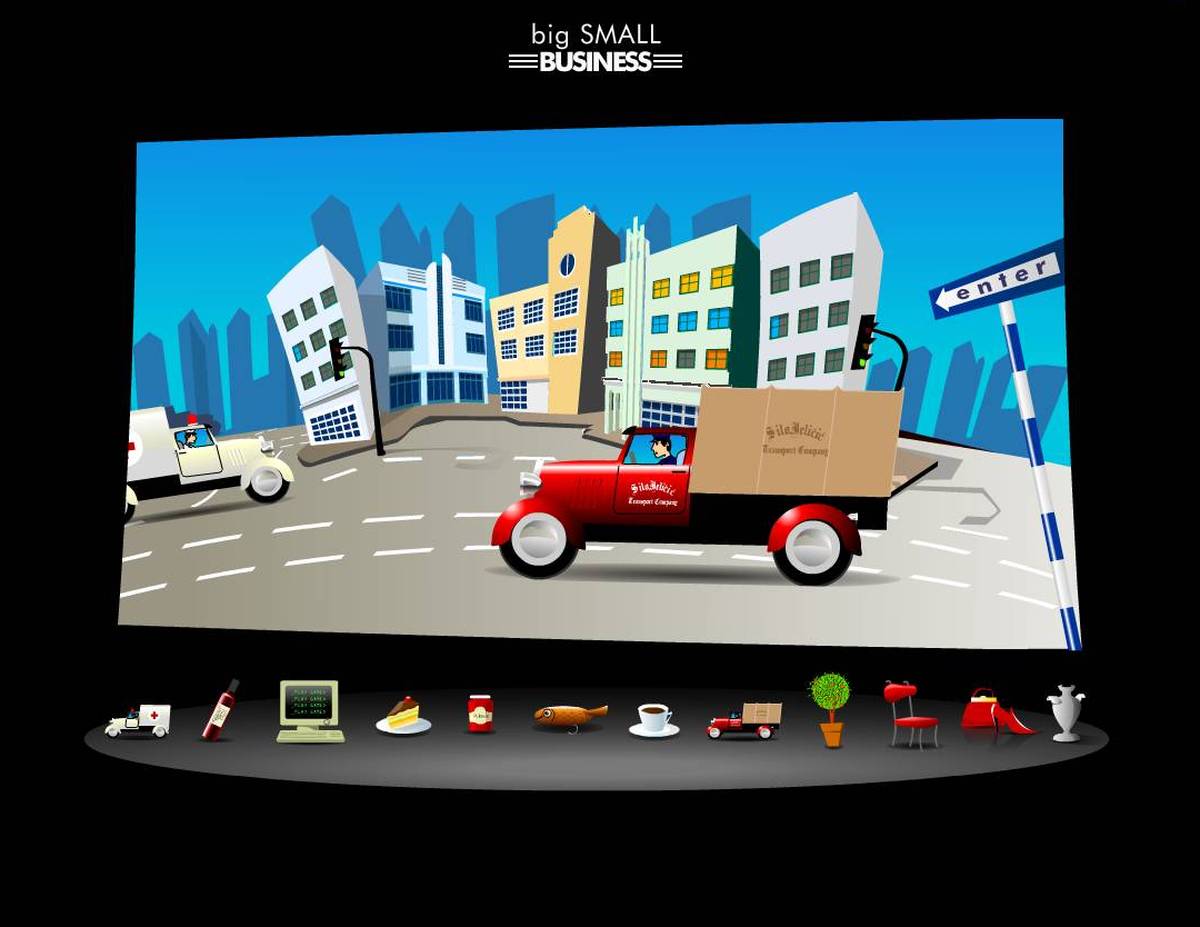Choose the brown fish icon
The width and height of the screenshot is (1200, 927).
click(570, 715)
